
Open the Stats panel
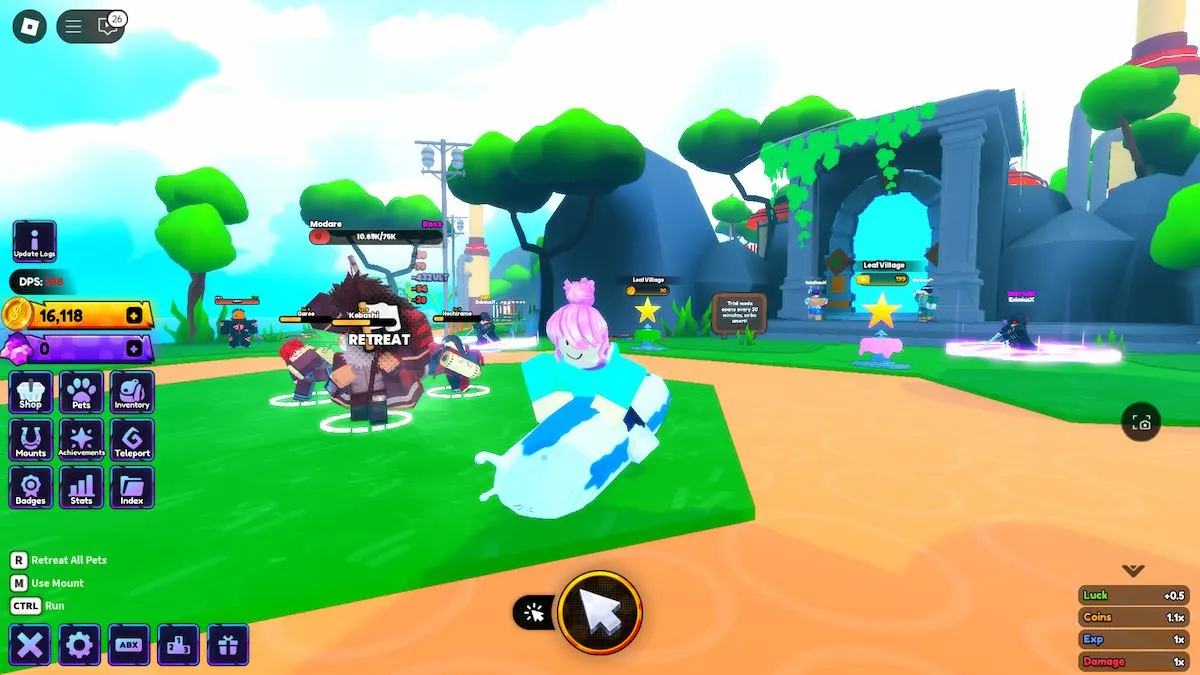(x=81, y=488)
